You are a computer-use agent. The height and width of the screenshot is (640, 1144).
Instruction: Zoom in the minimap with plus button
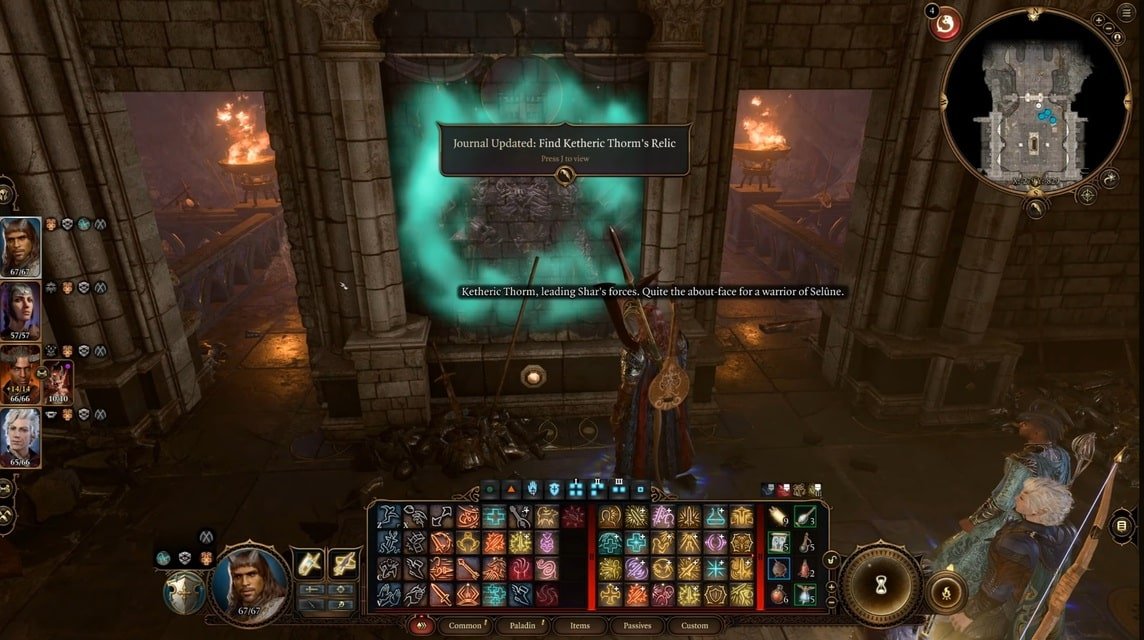pos(1100,21)
